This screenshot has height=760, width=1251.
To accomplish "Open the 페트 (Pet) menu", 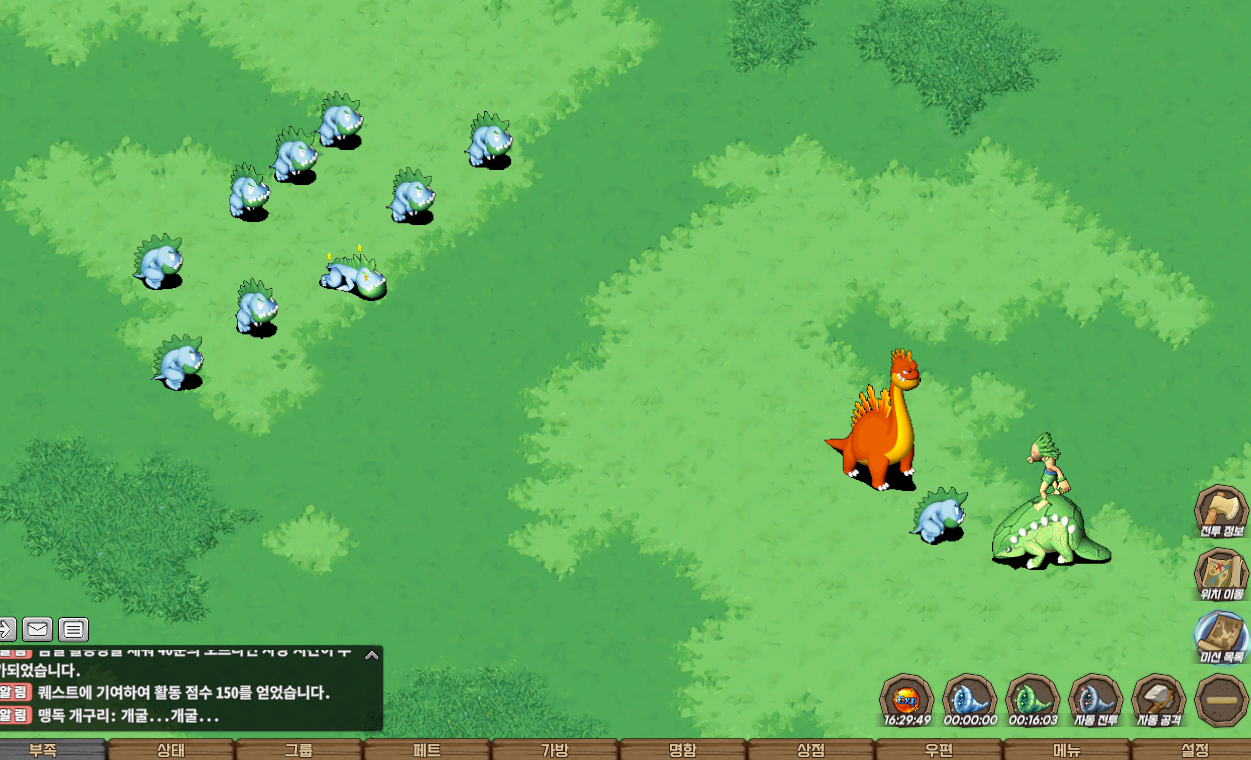I will point(426,750).
